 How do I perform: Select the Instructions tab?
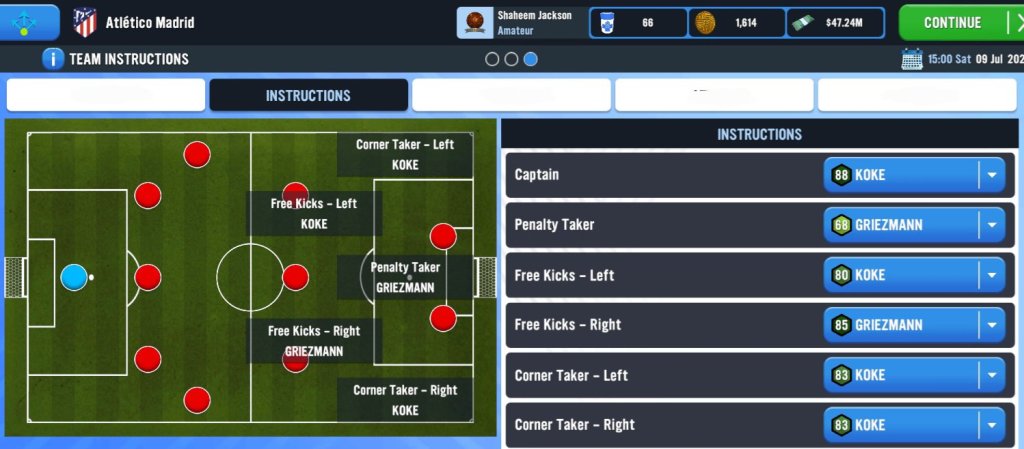tap(308, 96)
